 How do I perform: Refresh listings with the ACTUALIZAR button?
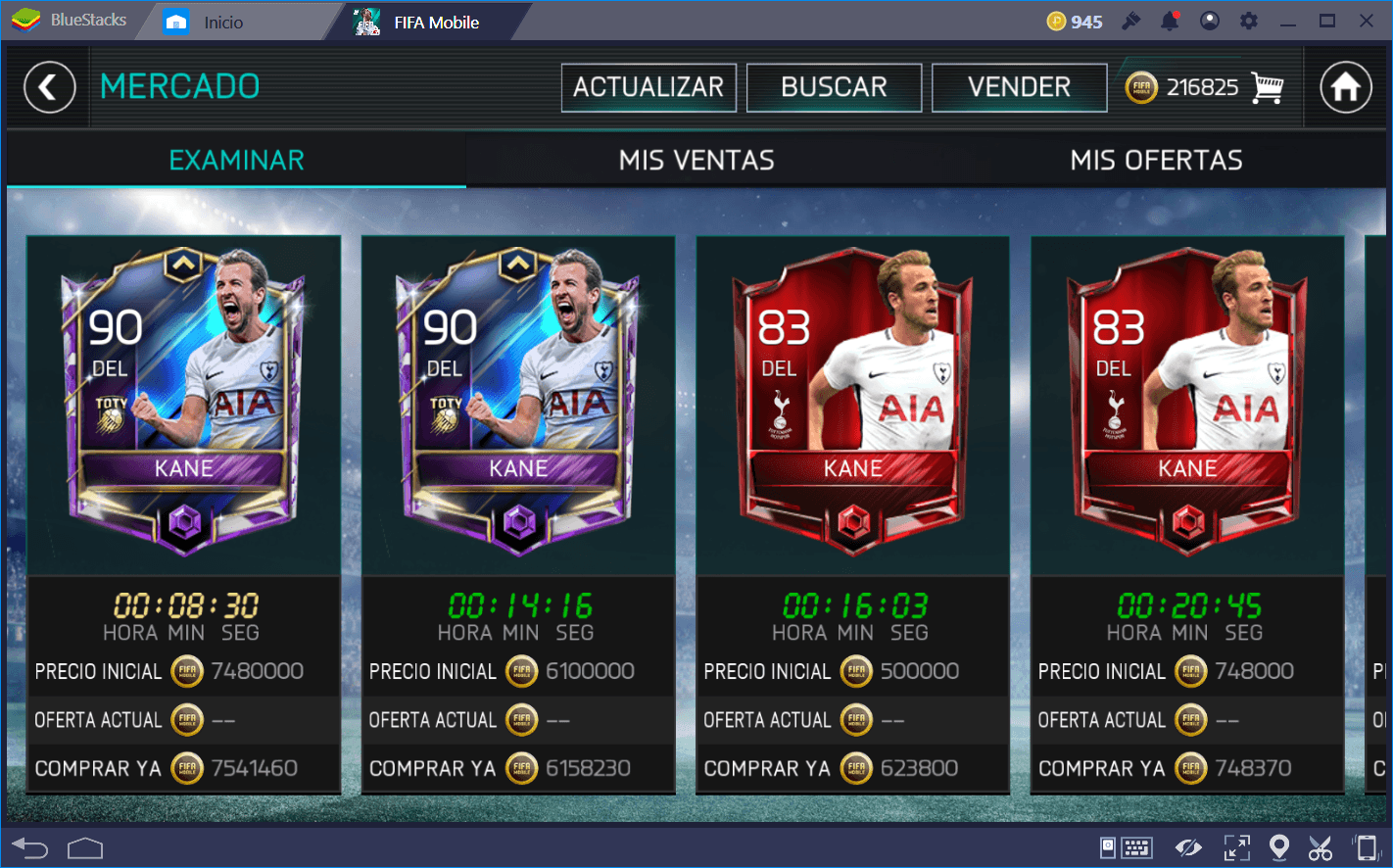[648, 87]
